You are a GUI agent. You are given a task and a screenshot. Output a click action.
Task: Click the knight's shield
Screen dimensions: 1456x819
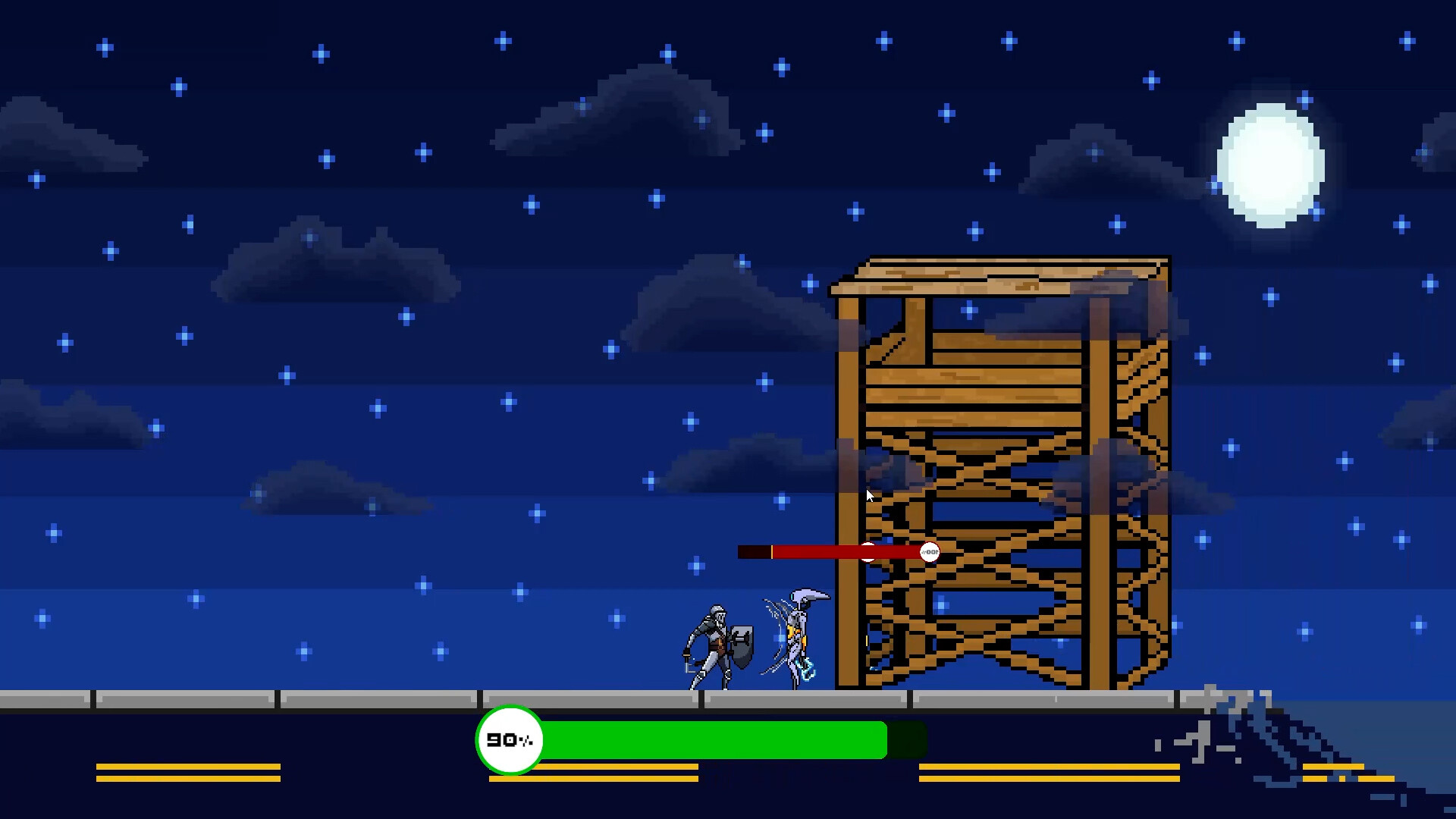(742, 647)
